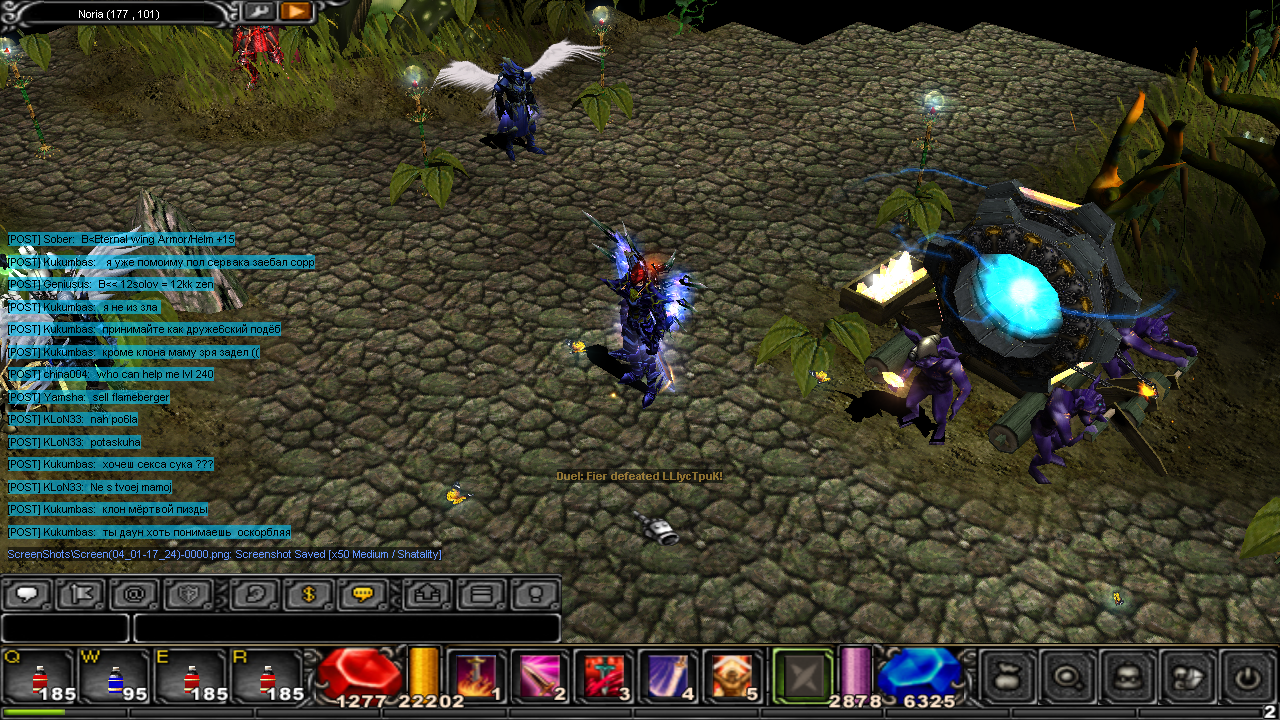Screen dimensions: 1280x720
Task: Open the inventory bag button
Action: (x=1009, y=677)
